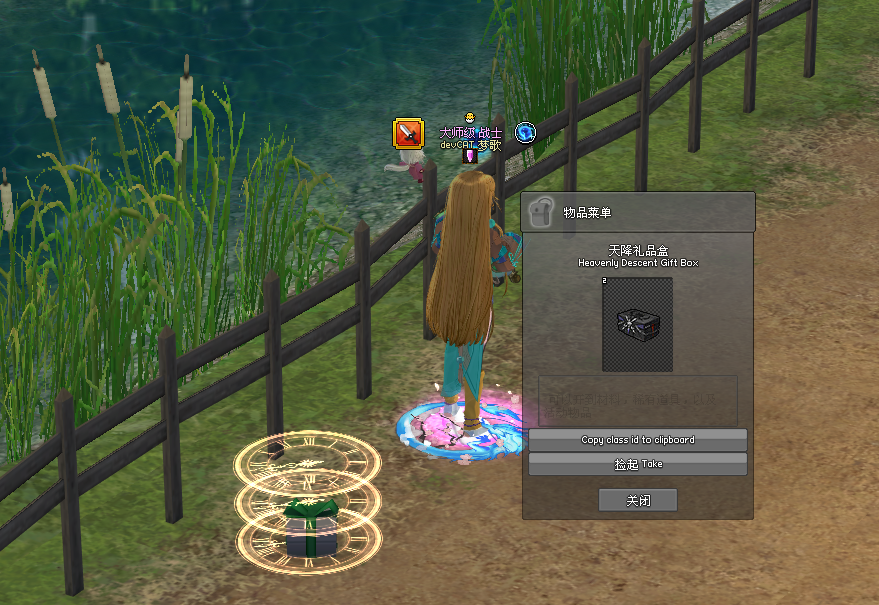
Task: Click the blue swirl icon beside name
Action: [525, 133]
